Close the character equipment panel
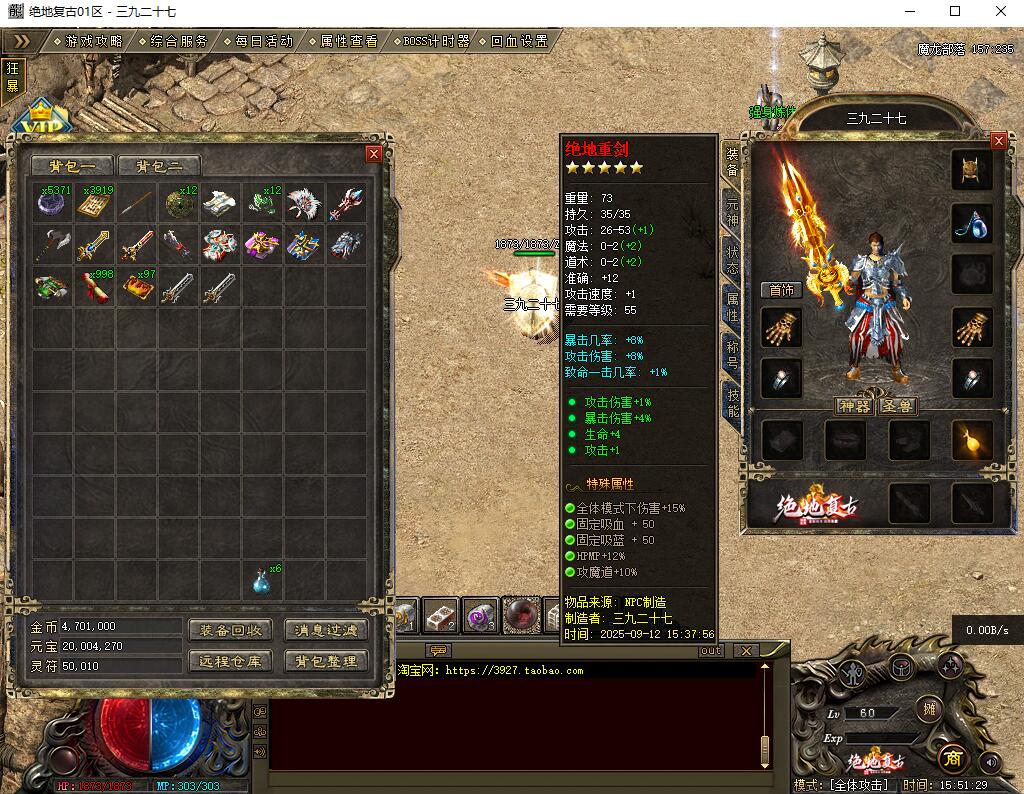This screenshot has width=1024, height=794. point(998,141)
